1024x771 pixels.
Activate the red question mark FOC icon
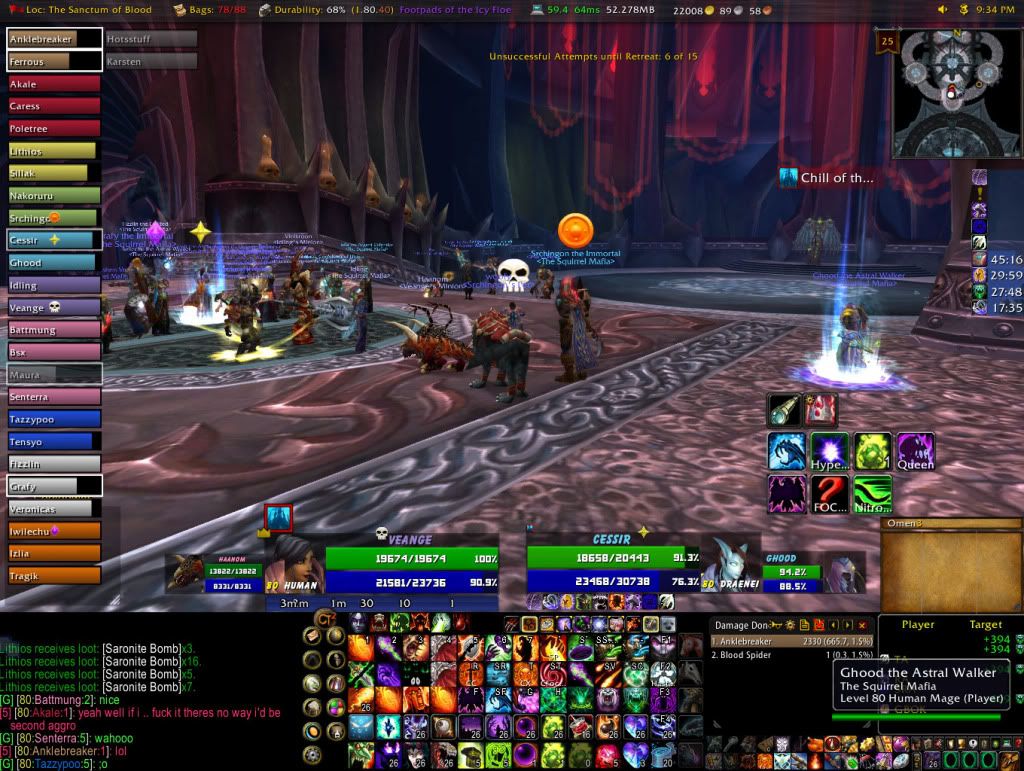[829, 495]
